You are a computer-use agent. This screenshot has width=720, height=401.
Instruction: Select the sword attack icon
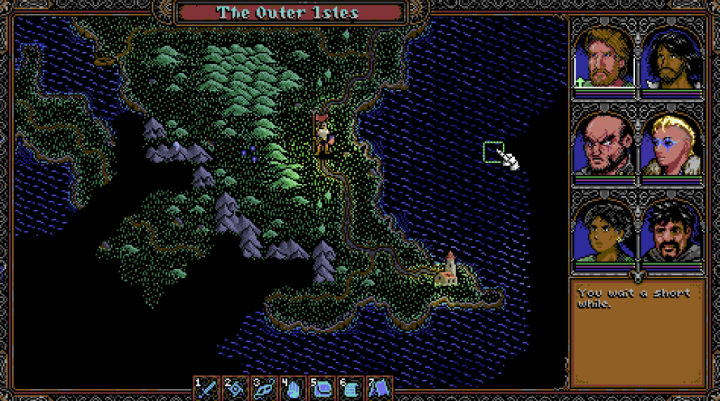[208, 388]
